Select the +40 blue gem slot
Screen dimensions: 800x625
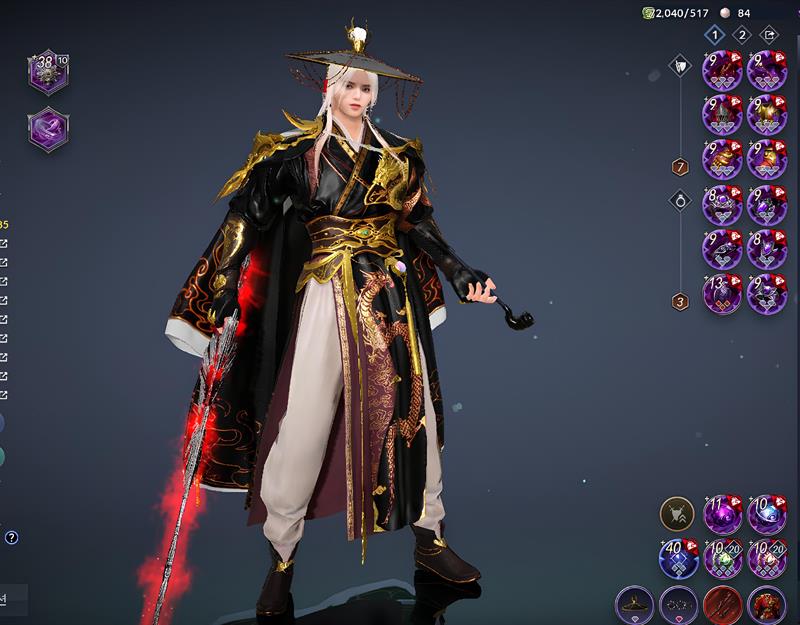tap(678, 559)
